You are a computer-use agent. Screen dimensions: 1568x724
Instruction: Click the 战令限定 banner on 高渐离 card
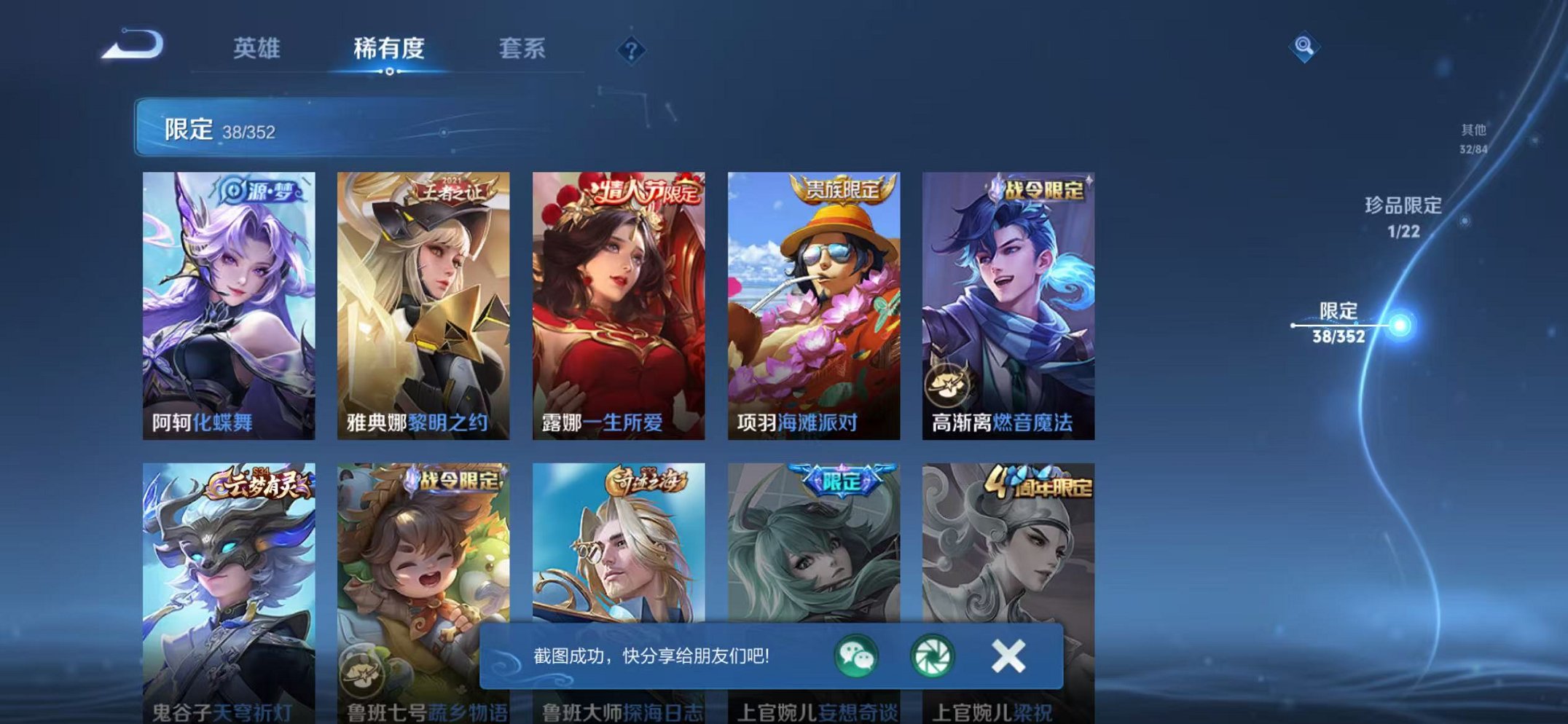pos(1043,192)
